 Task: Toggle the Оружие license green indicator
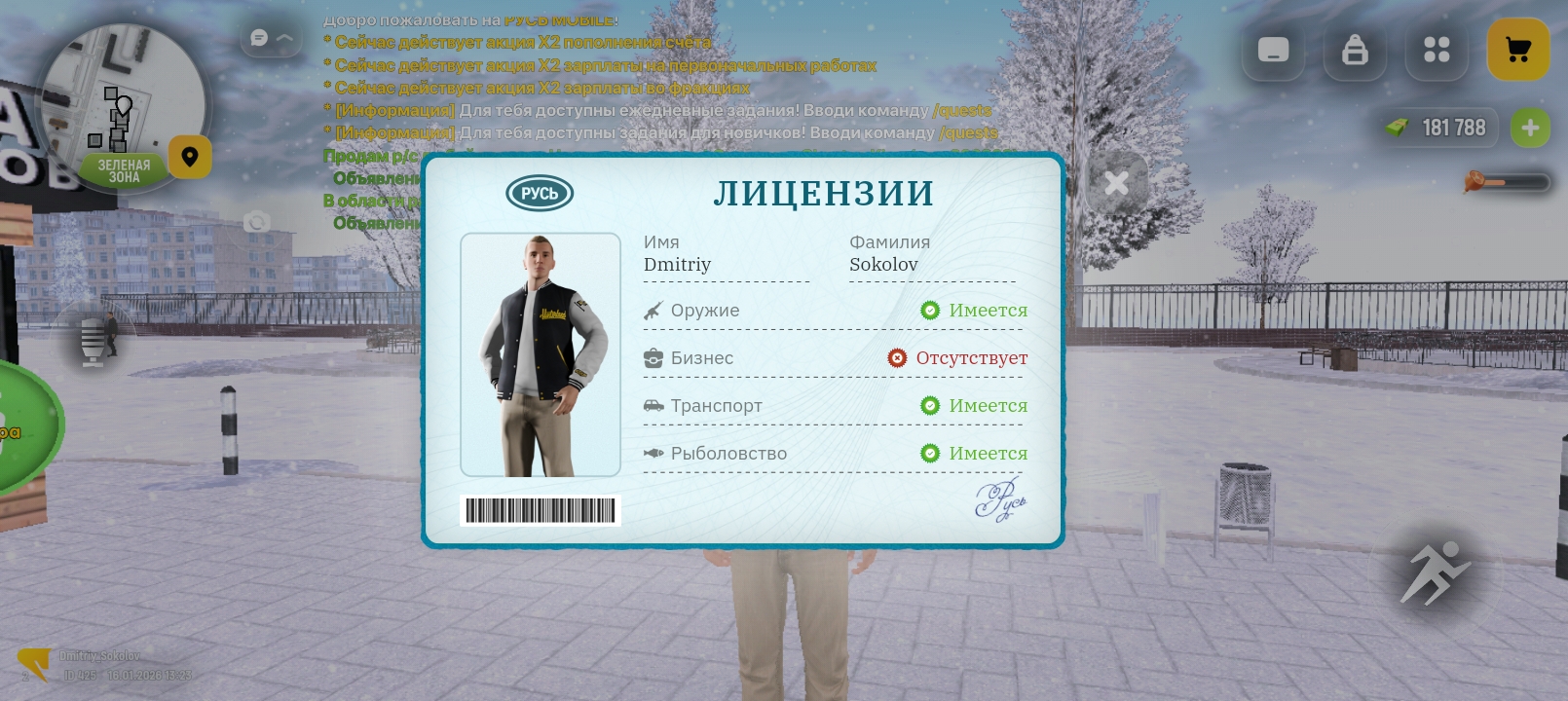tap(931, 310)
